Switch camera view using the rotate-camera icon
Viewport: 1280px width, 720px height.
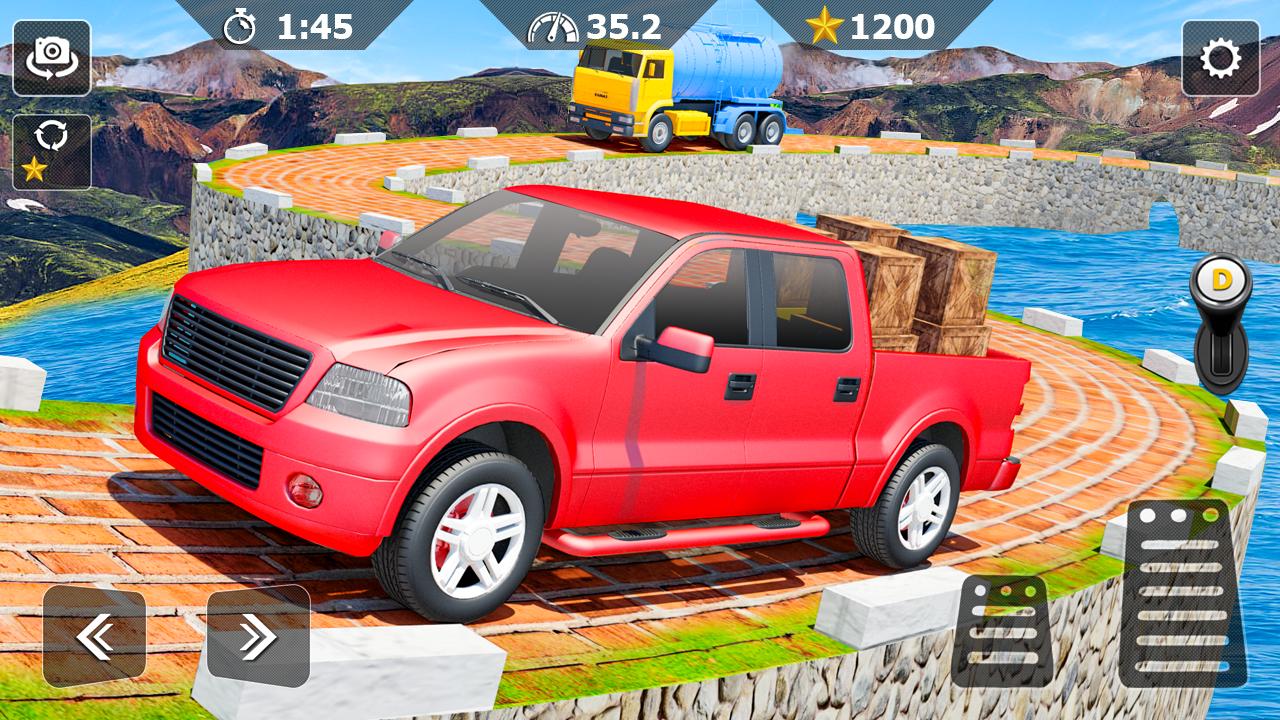click(53, 56)
